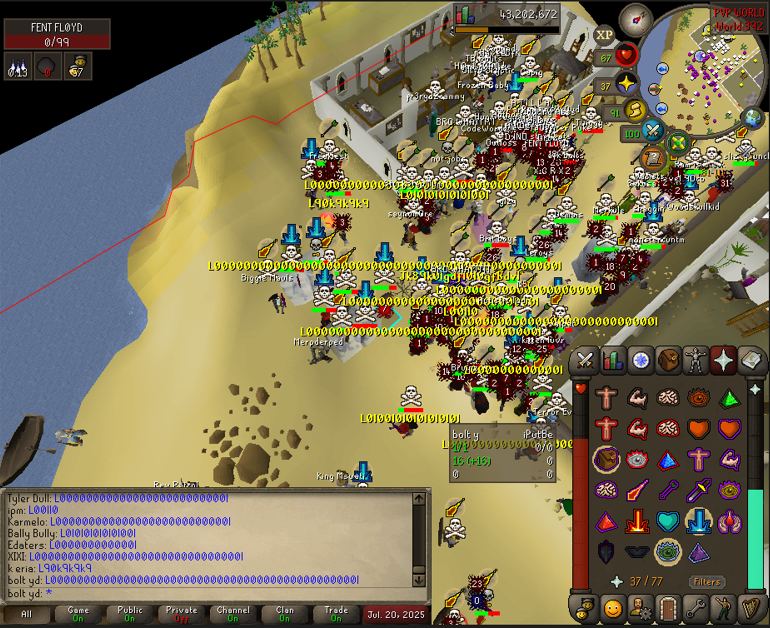Switch to the Spellbook tab
Viewport: 770px width, 628px height.
coord(750,360)
